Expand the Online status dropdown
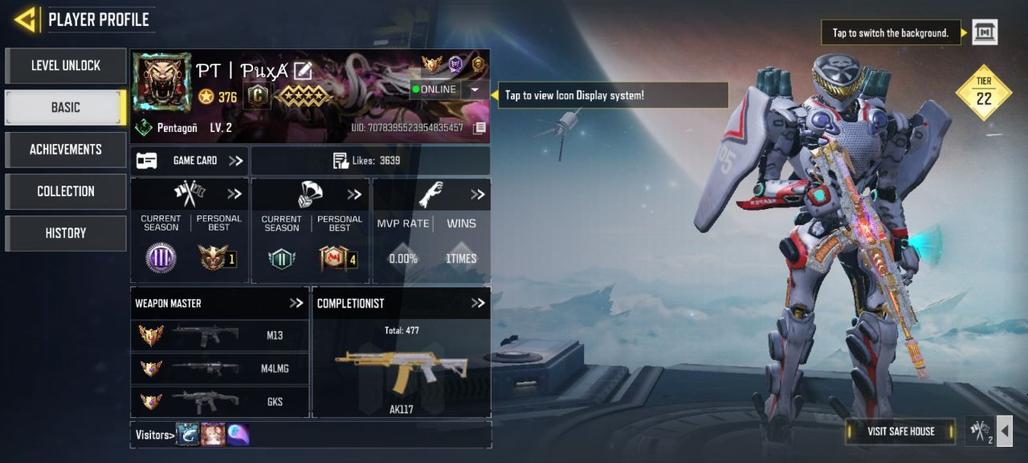 coord(474,90)
